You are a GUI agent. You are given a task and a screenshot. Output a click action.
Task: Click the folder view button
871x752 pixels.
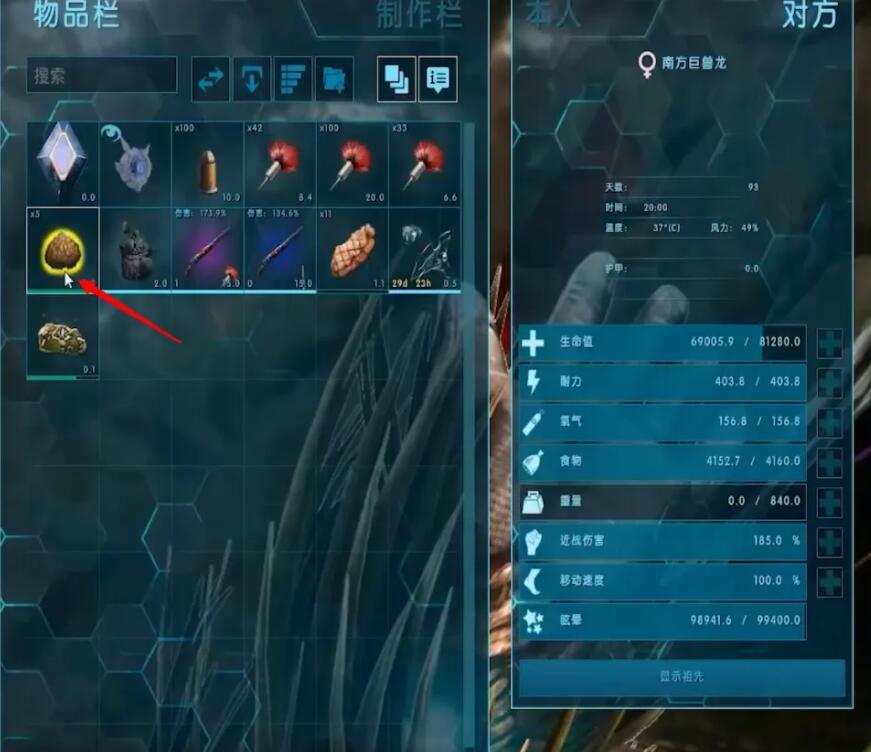tap(334, 80)
